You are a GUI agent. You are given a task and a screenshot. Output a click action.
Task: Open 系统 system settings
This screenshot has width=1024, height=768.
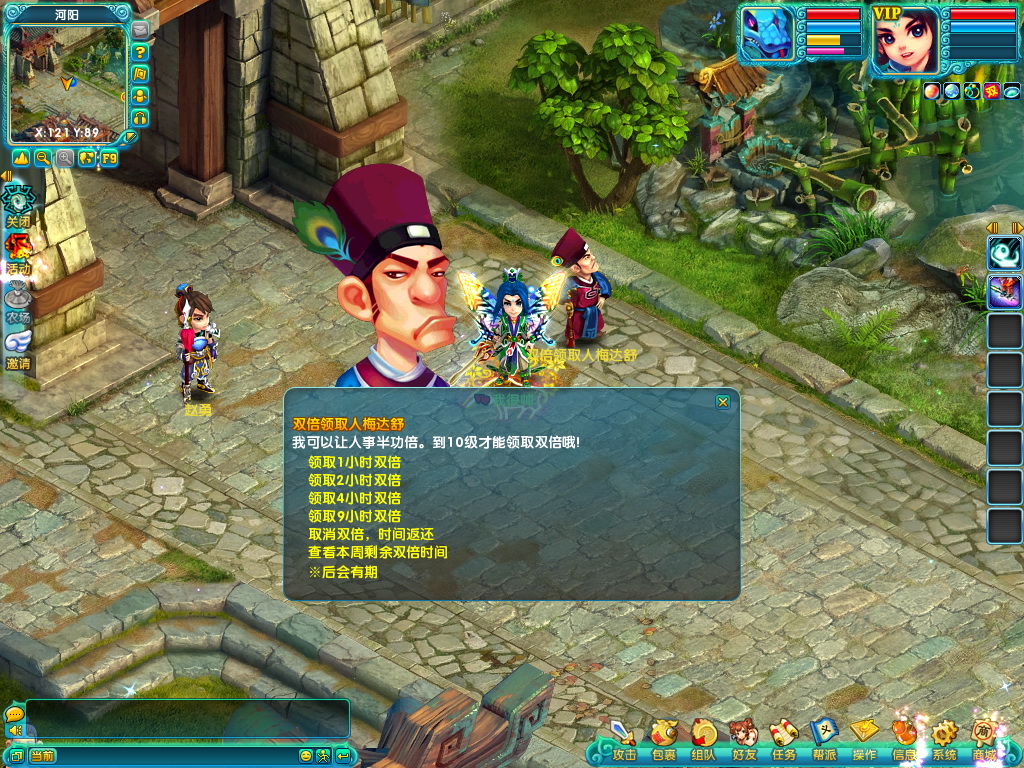(943, 739)
